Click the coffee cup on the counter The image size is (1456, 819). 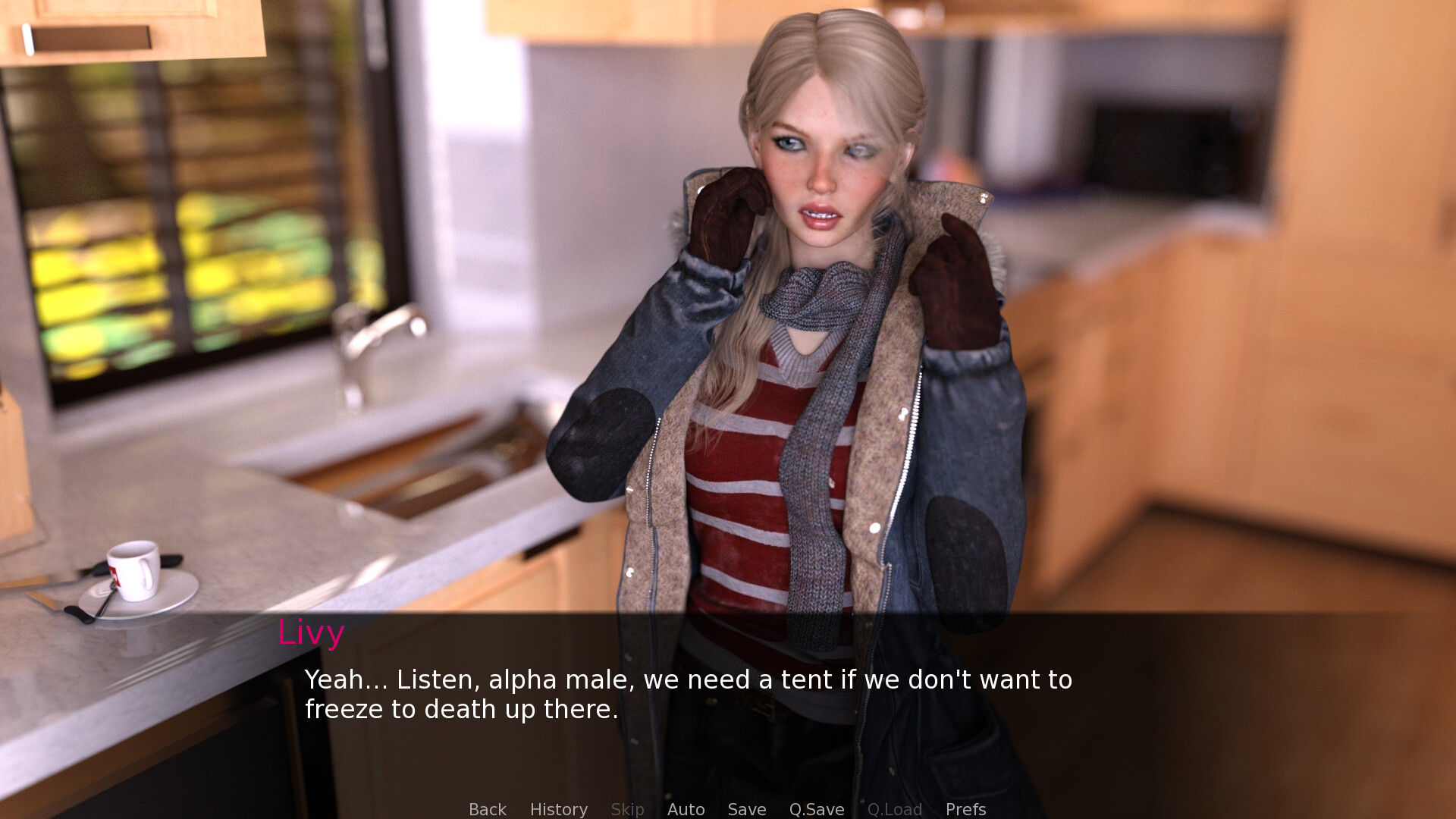click(x=135, y=573)
